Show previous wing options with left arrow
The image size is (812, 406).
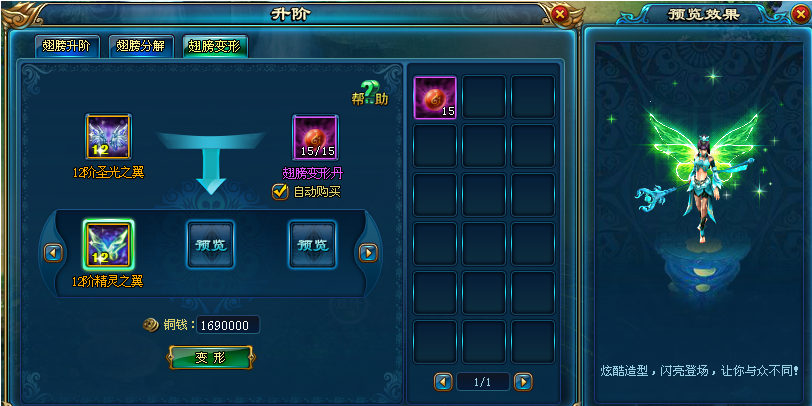tap(54, 253)
